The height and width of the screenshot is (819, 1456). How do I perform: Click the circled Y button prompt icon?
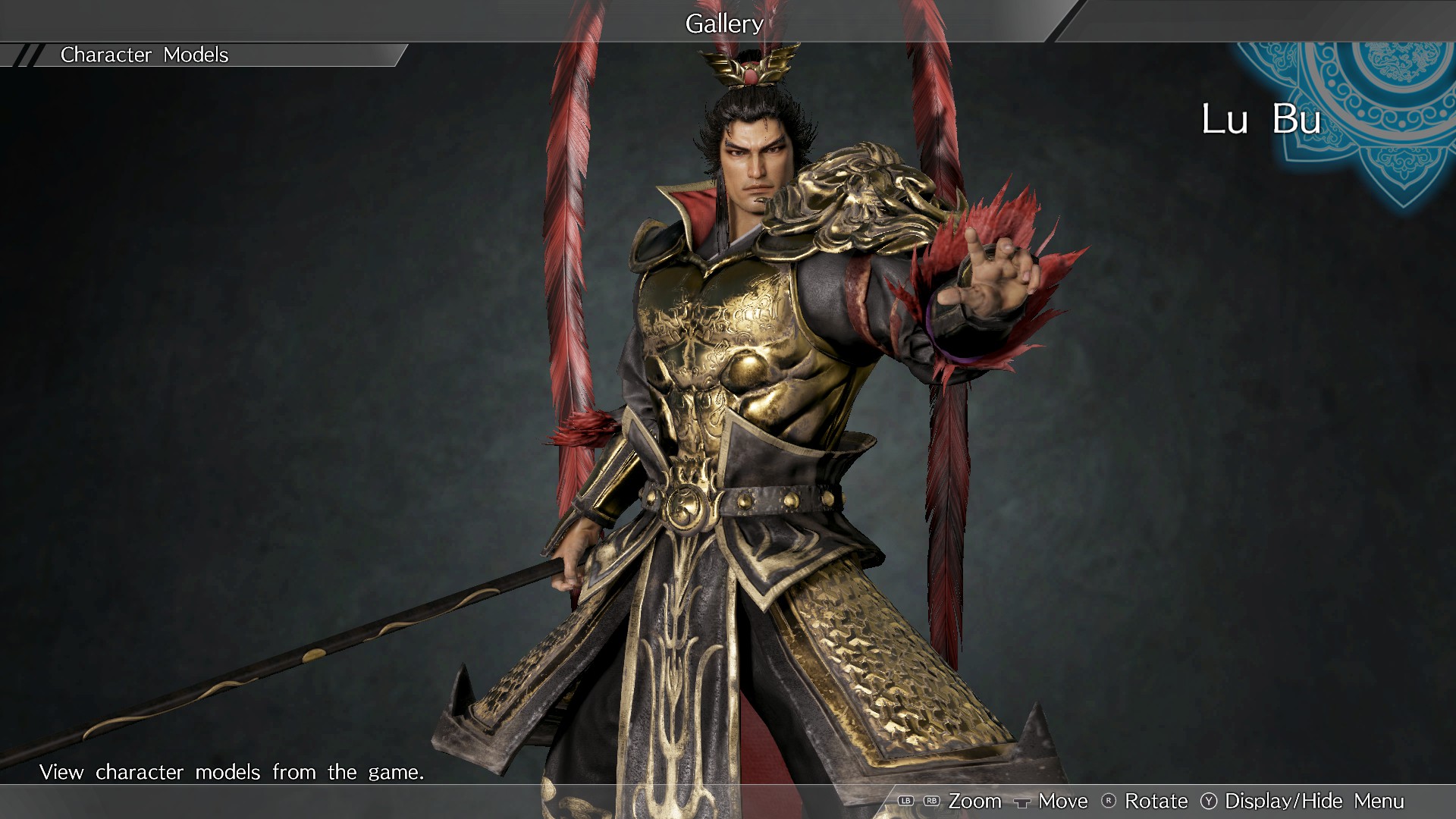pyautogui.click(x=1207, y=801)
